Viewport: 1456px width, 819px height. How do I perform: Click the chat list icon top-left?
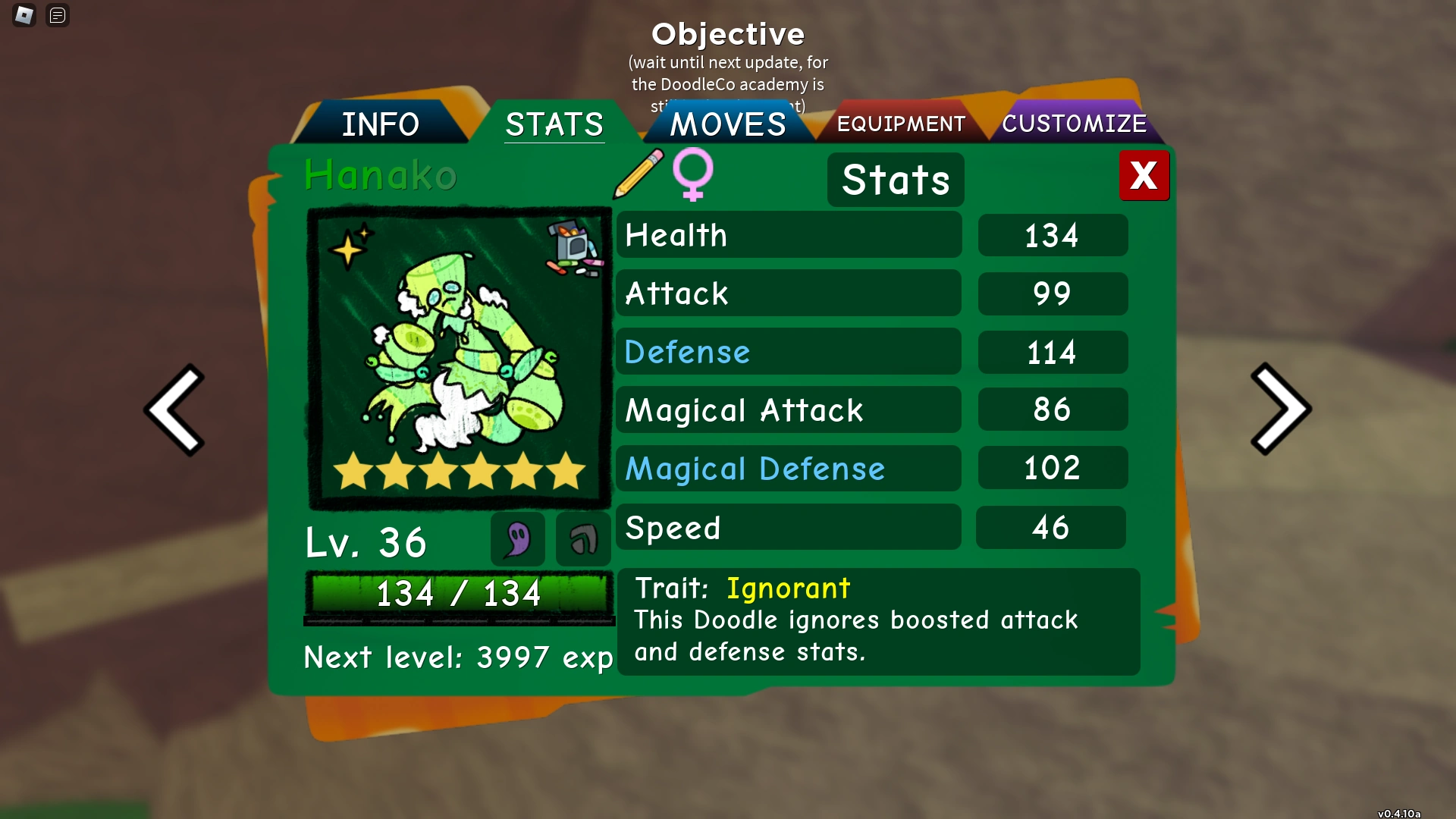click(x=58, y=15)
